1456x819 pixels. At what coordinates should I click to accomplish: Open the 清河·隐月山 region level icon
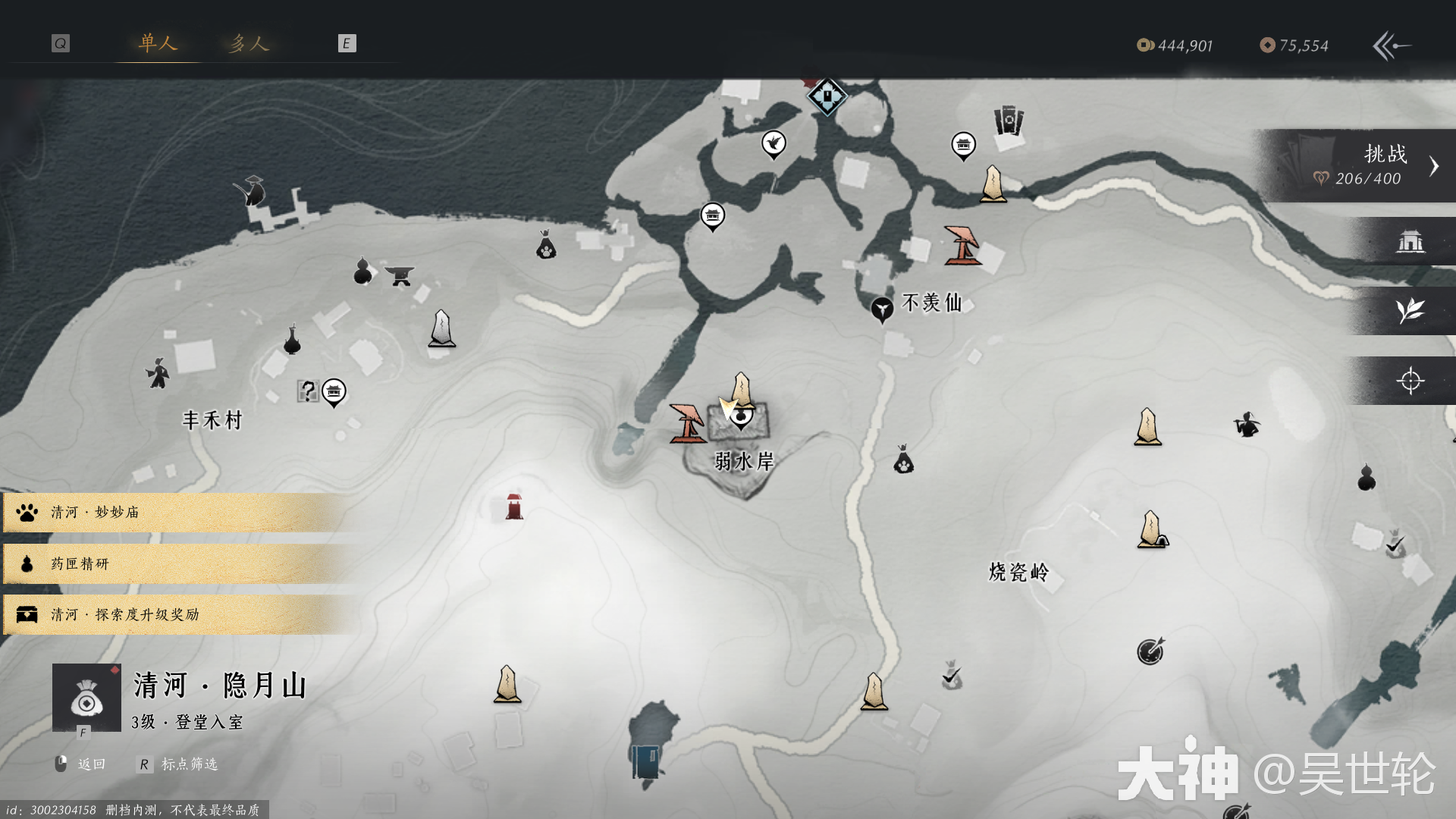pos(86,698)
